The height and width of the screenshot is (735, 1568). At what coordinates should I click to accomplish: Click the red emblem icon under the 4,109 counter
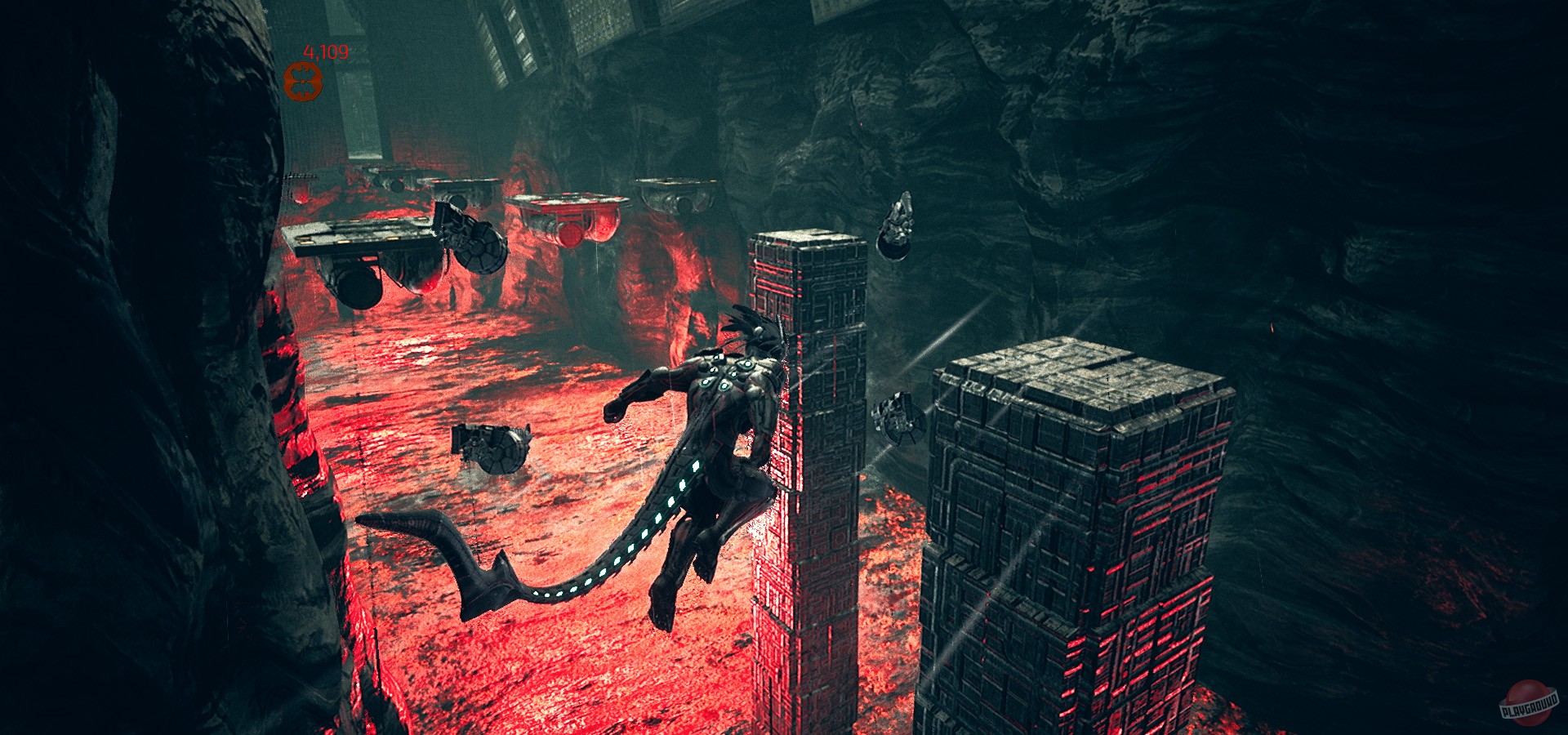(x=303, y=82)
